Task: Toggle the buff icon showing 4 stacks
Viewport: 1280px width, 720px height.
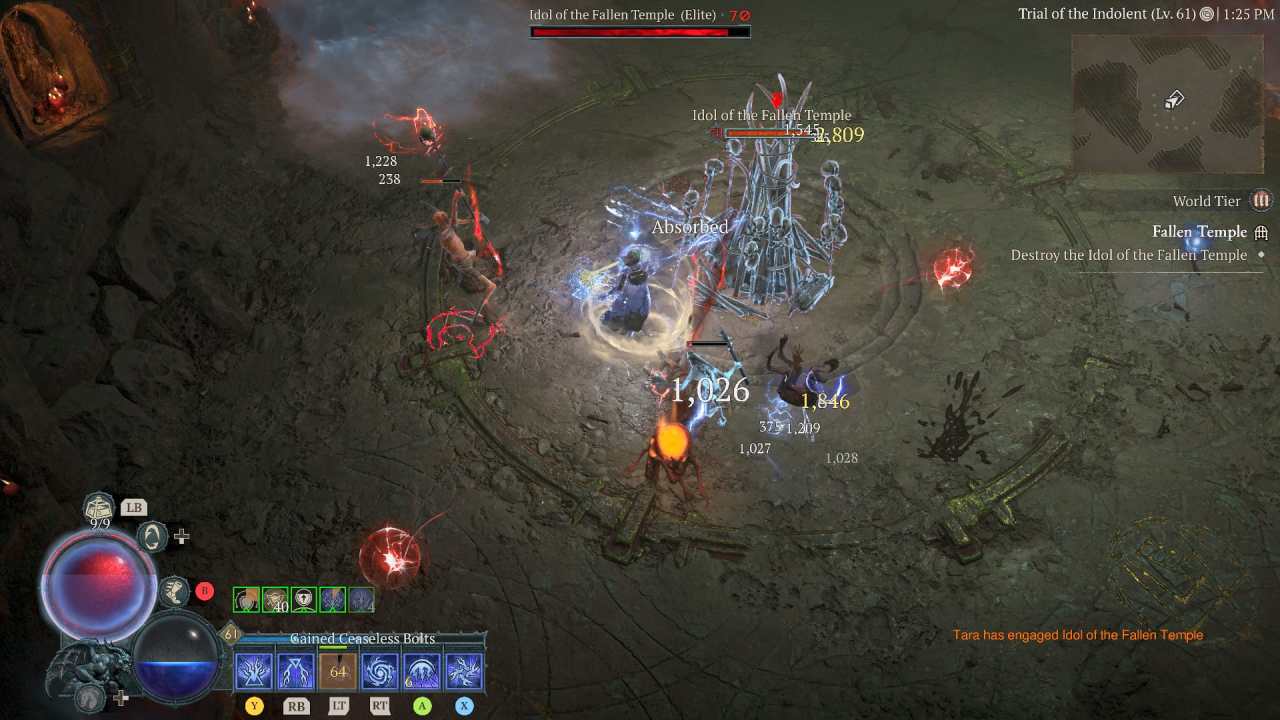Action: (x=361, y=598)
